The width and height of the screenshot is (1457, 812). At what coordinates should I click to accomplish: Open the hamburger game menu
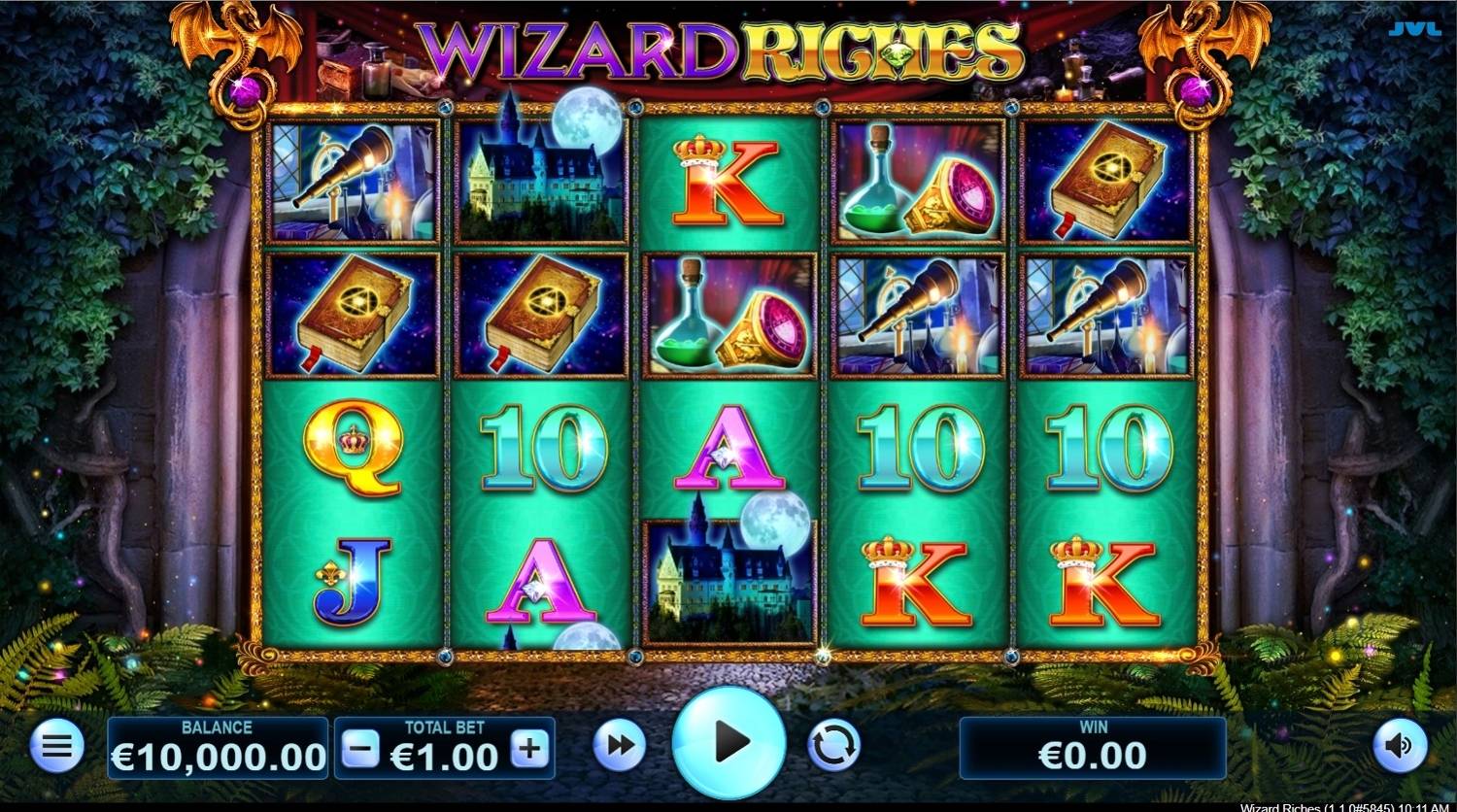pos(55,745)
